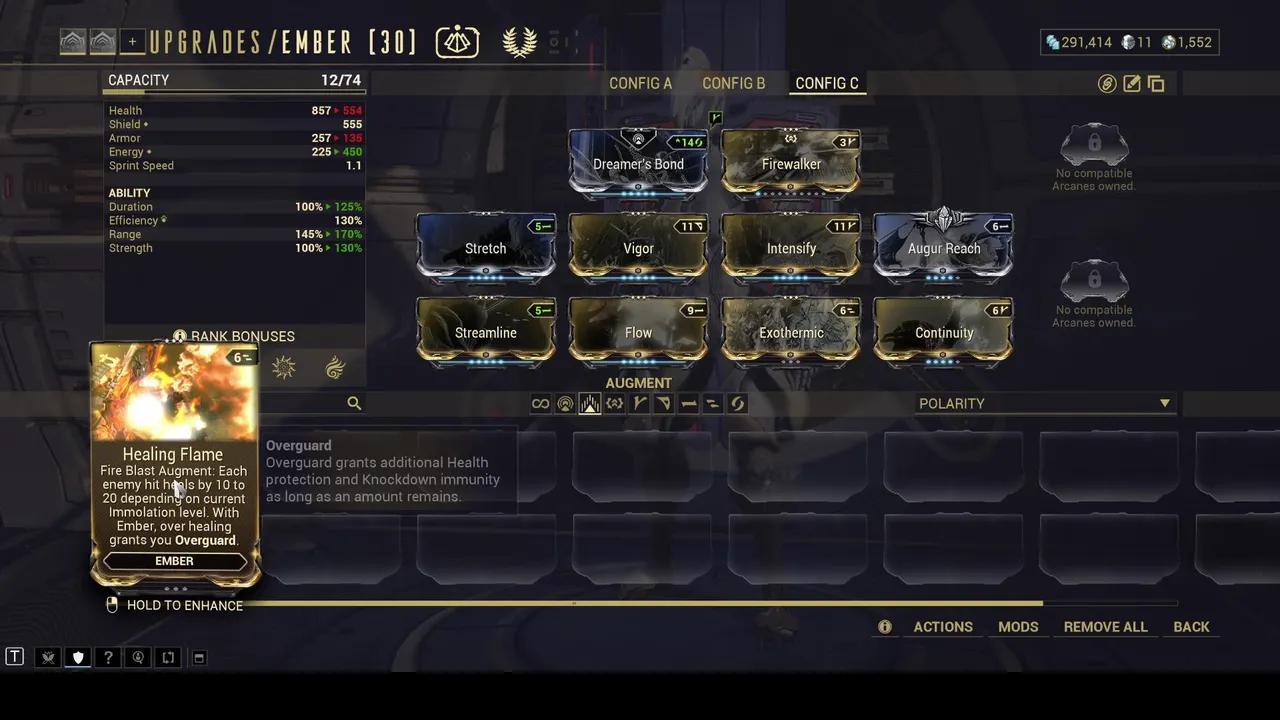This screenshot has width=1280, height=720.
Task: Select the Augur Reach mod
Action: [x=943, y=247]
